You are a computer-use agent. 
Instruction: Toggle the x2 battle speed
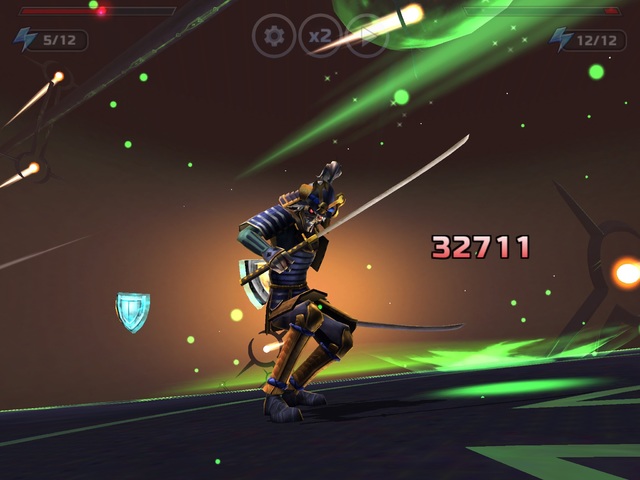click(x=320, y=36)
